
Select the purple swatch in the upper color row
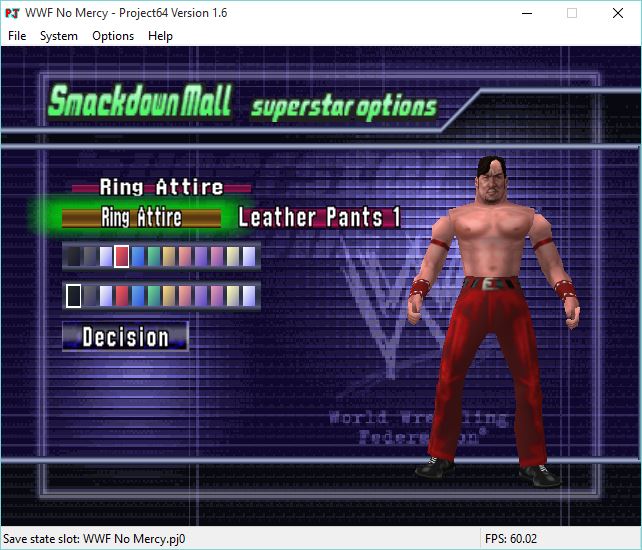[201, 257]
